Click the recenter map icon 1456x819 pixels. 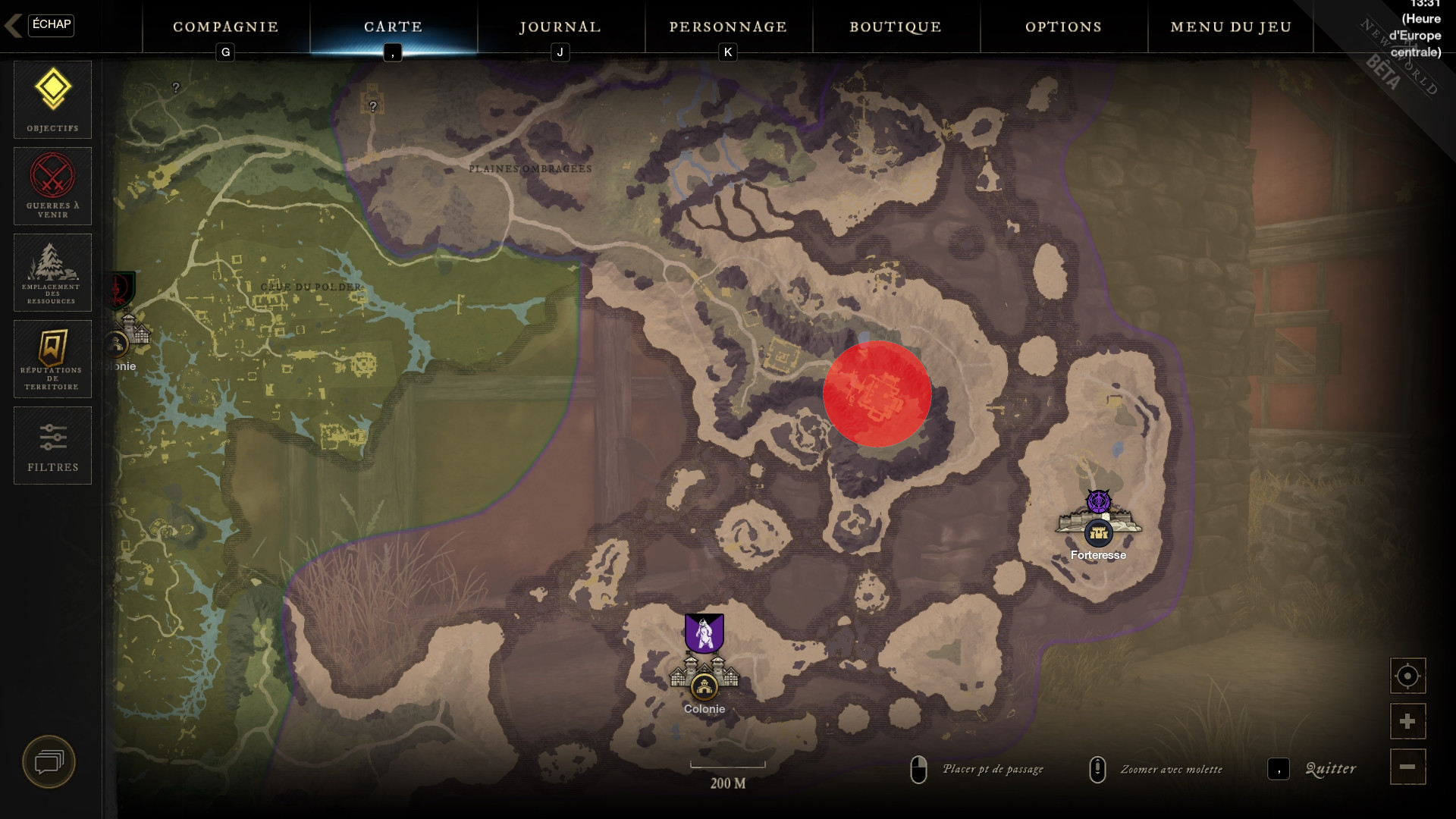coord(1406,676)
